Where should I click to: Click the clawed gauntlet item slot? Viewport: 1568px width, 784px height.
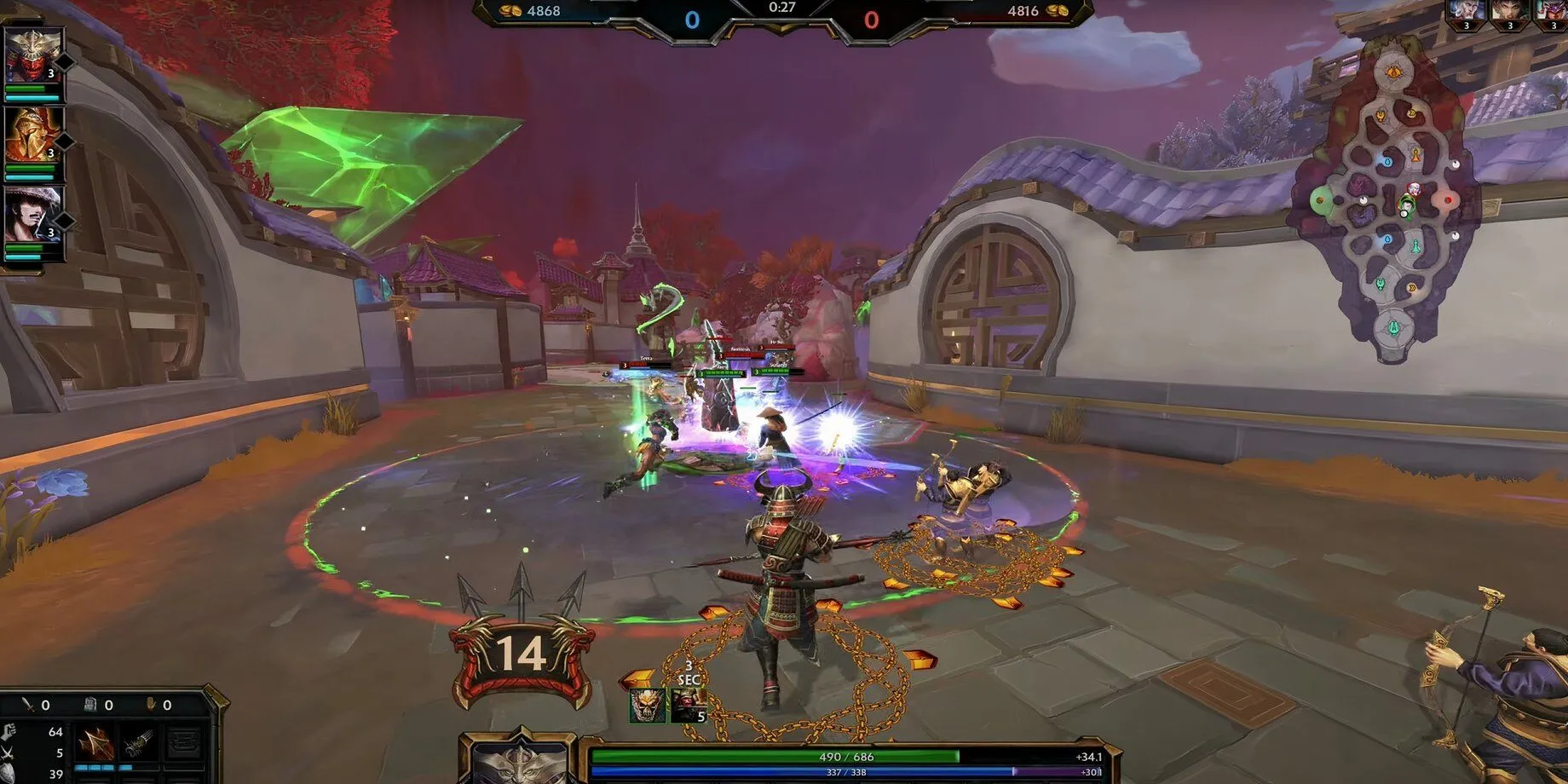tap(139, 744)
